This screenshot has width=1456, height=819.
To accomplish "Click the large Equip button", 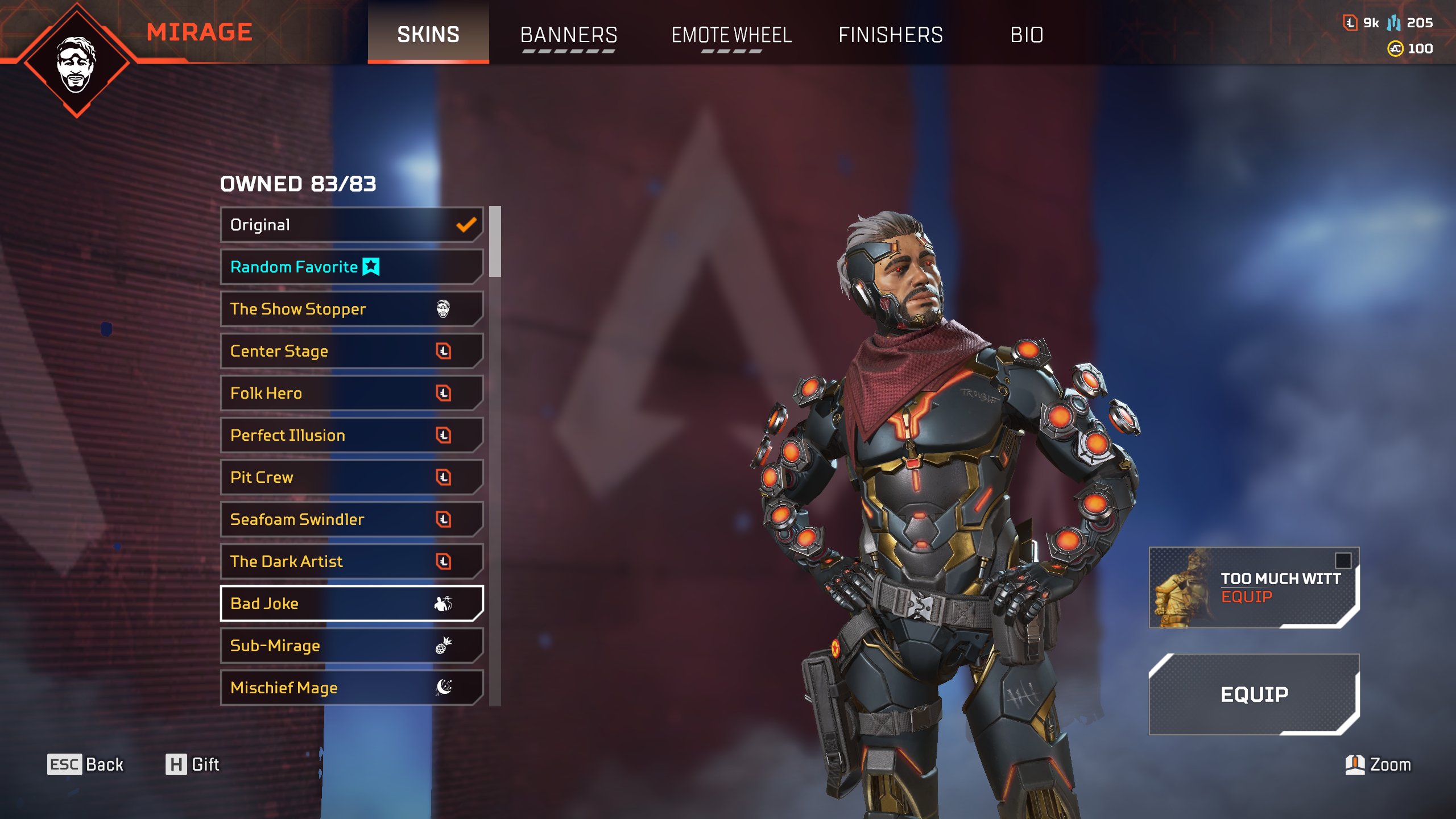I will point(1254,694).
